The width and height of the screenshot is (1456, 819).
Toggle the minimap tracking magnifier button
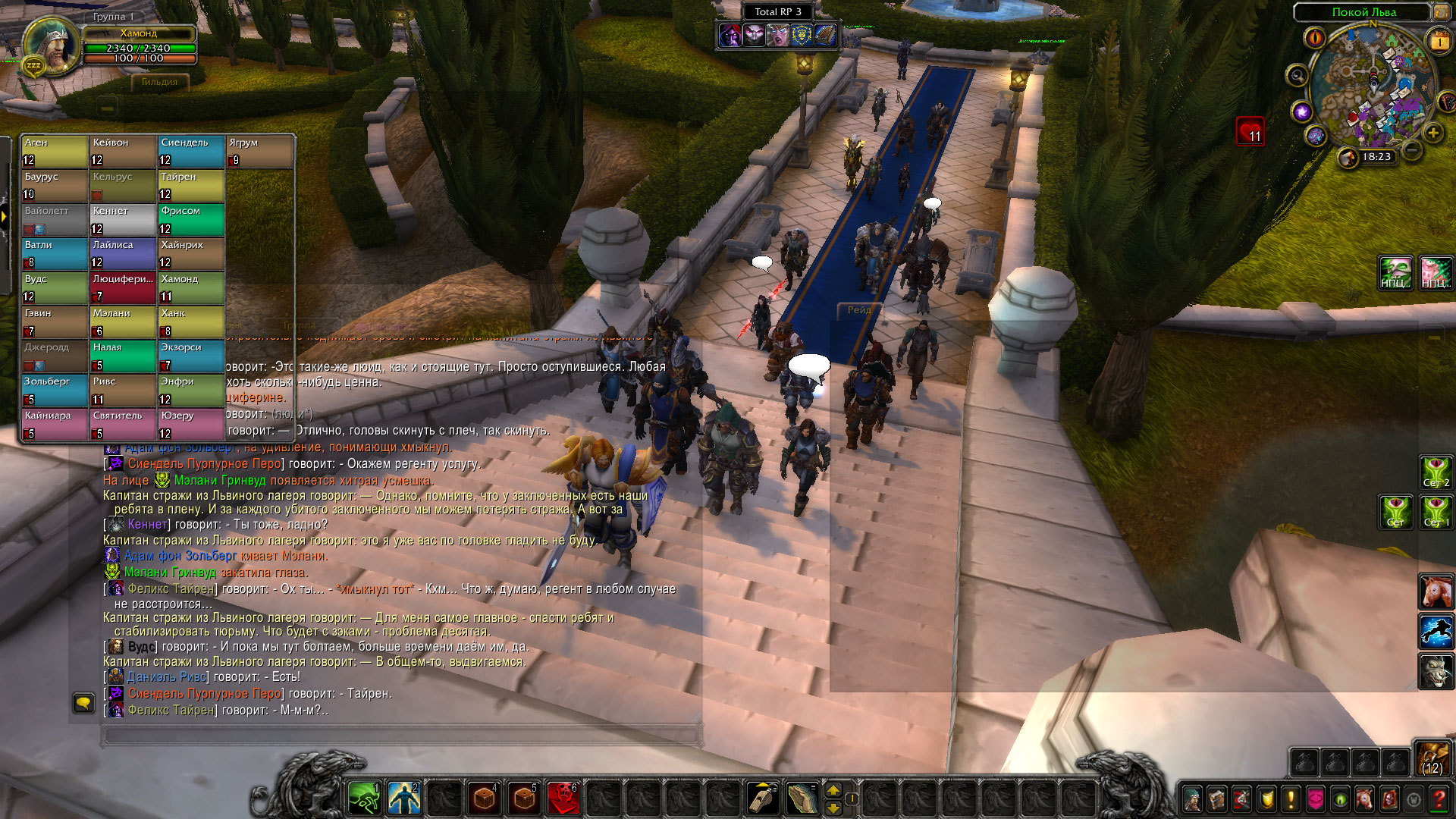(1298, 76)
